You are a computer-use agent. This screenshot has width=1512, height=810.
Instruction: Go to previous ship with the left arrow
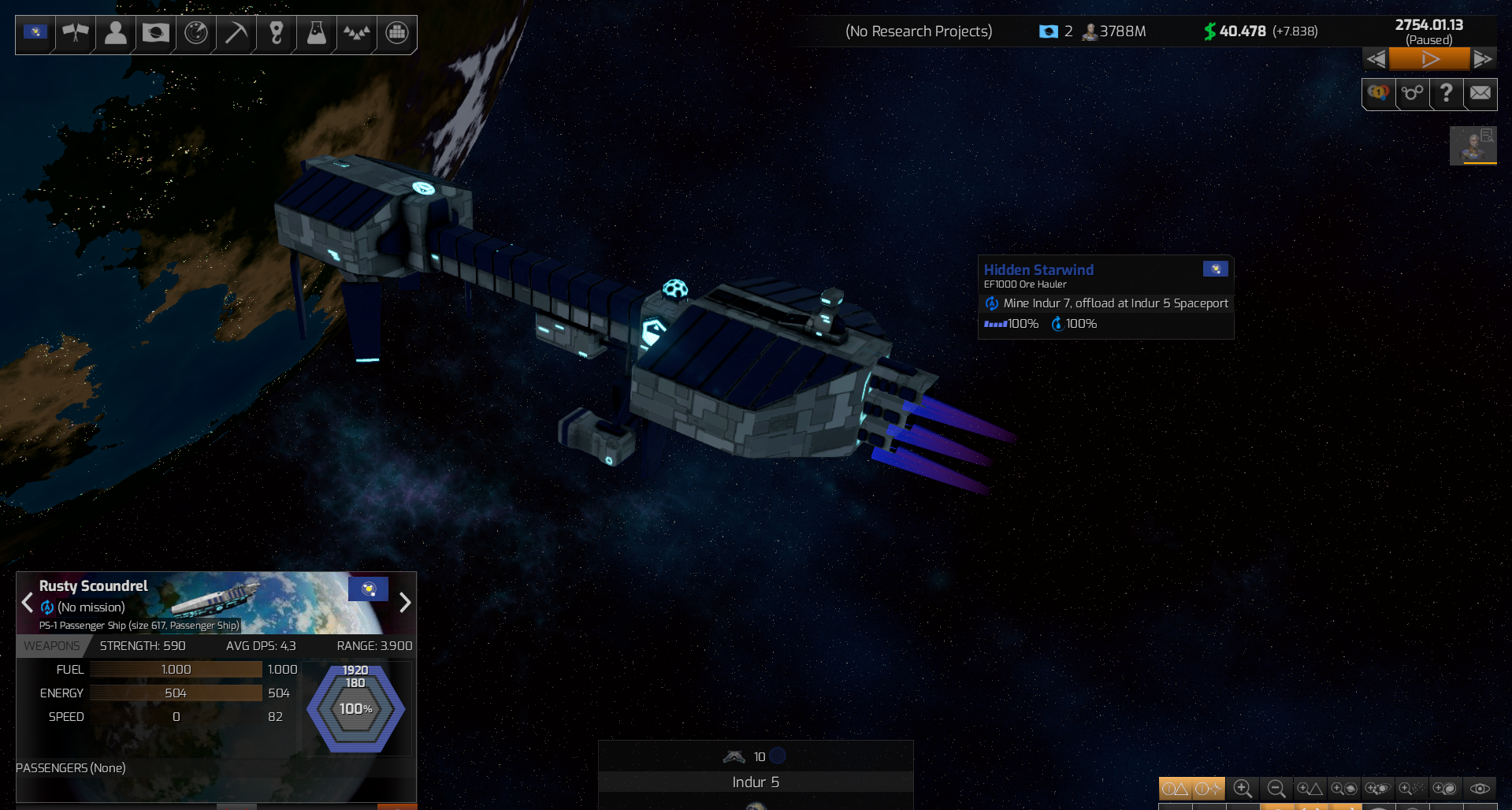tap(28, 603)
